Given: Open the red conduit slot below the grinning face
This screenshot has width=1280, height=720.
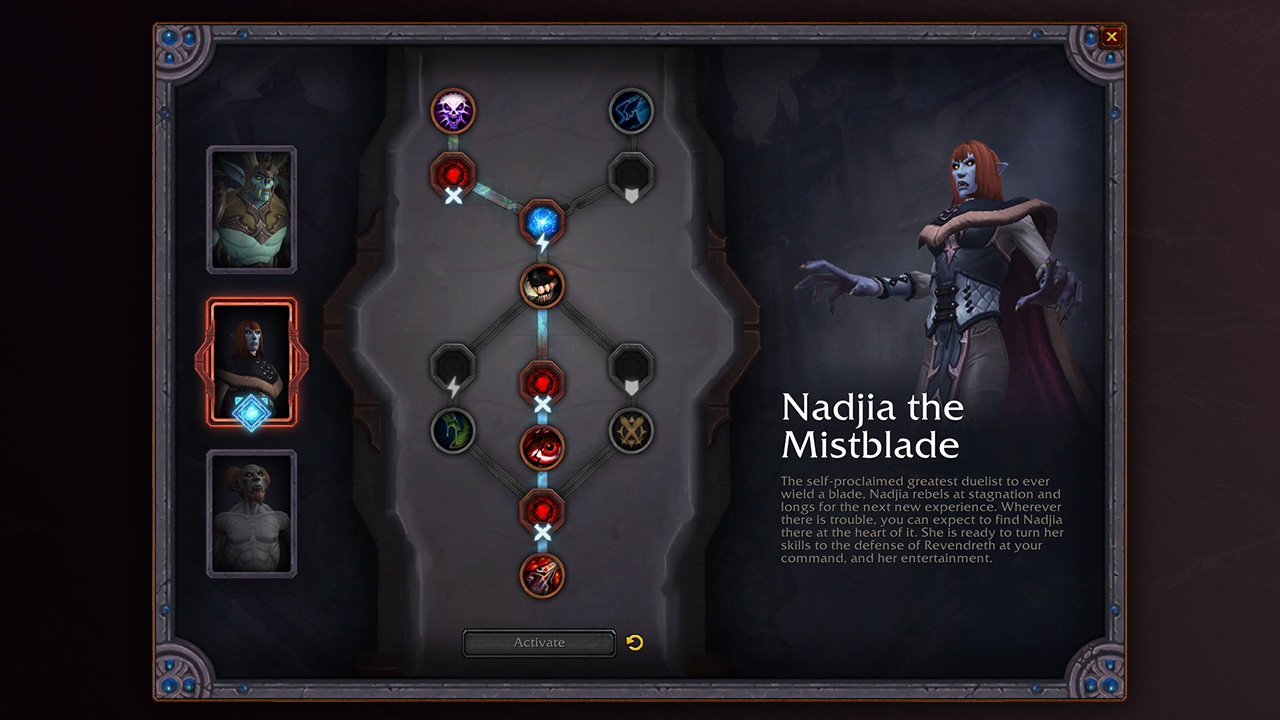Looking at the screenshot, I should (542, 383).
